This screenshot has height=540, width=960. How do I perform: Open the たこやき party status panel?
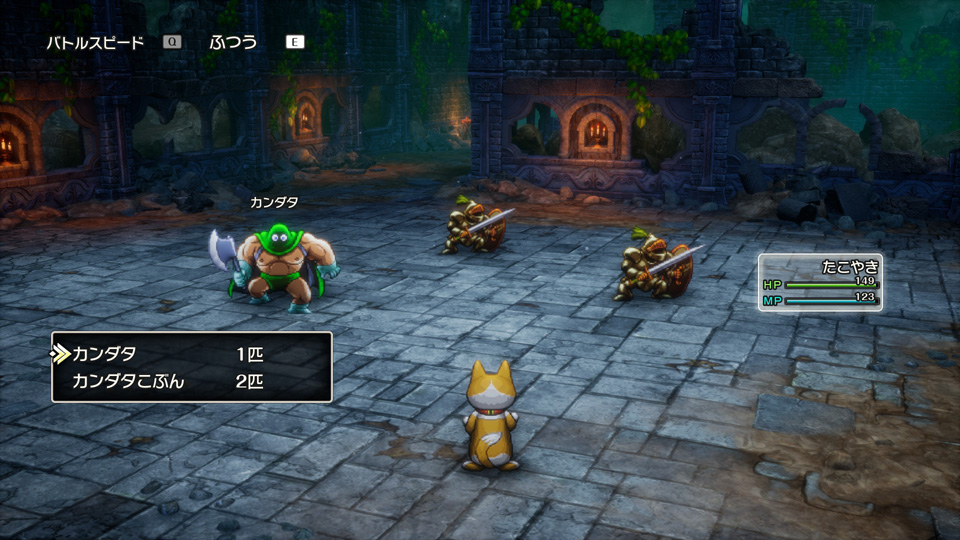[x=820, y=282]
